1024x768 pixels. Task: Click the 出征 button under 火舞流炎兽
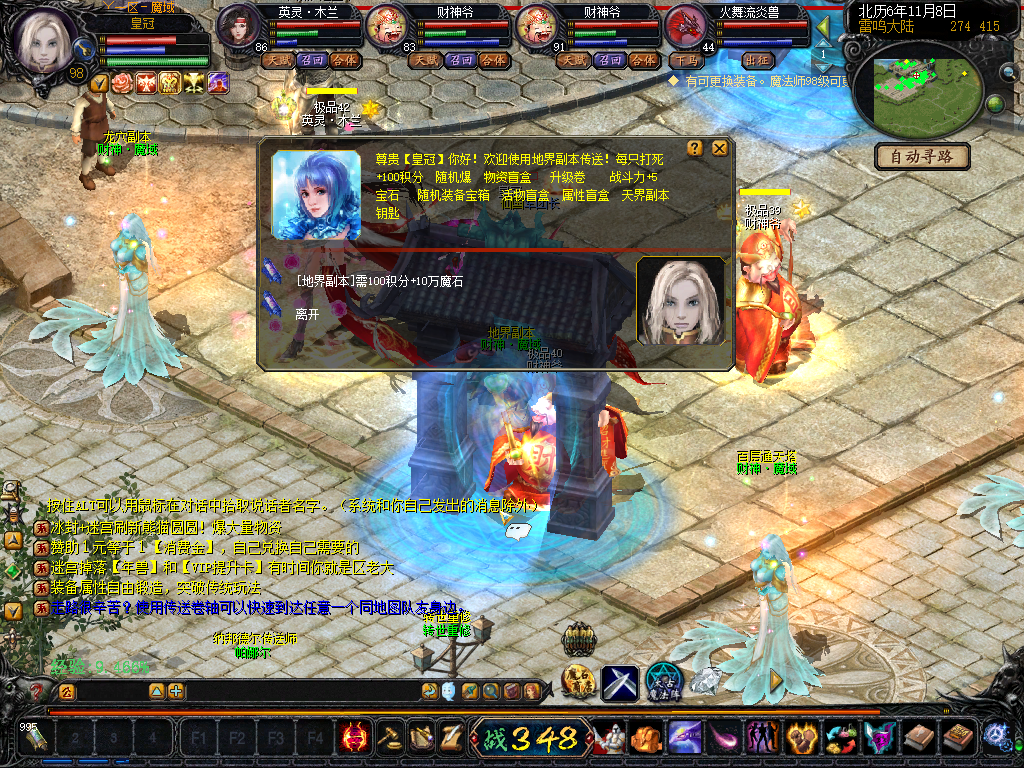pyautogui.click(x=758, y=60)
